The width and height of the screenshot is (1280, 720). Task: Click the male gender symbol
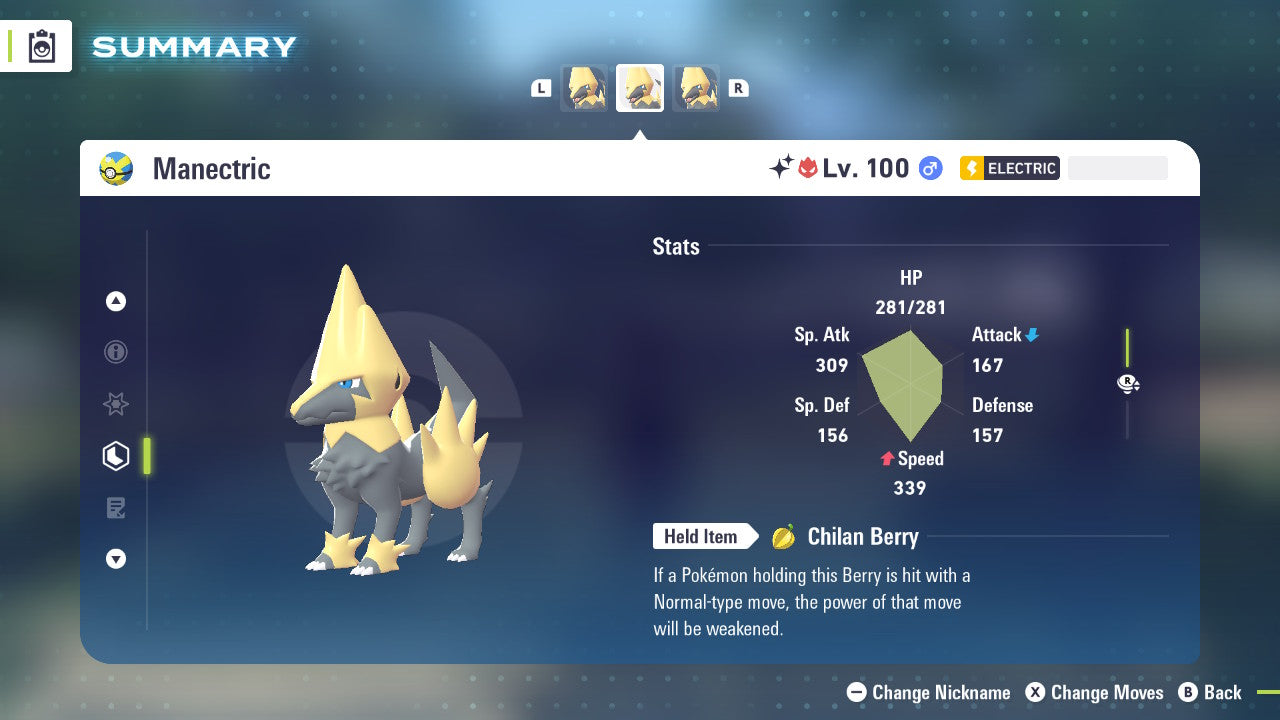pos(930,169)
